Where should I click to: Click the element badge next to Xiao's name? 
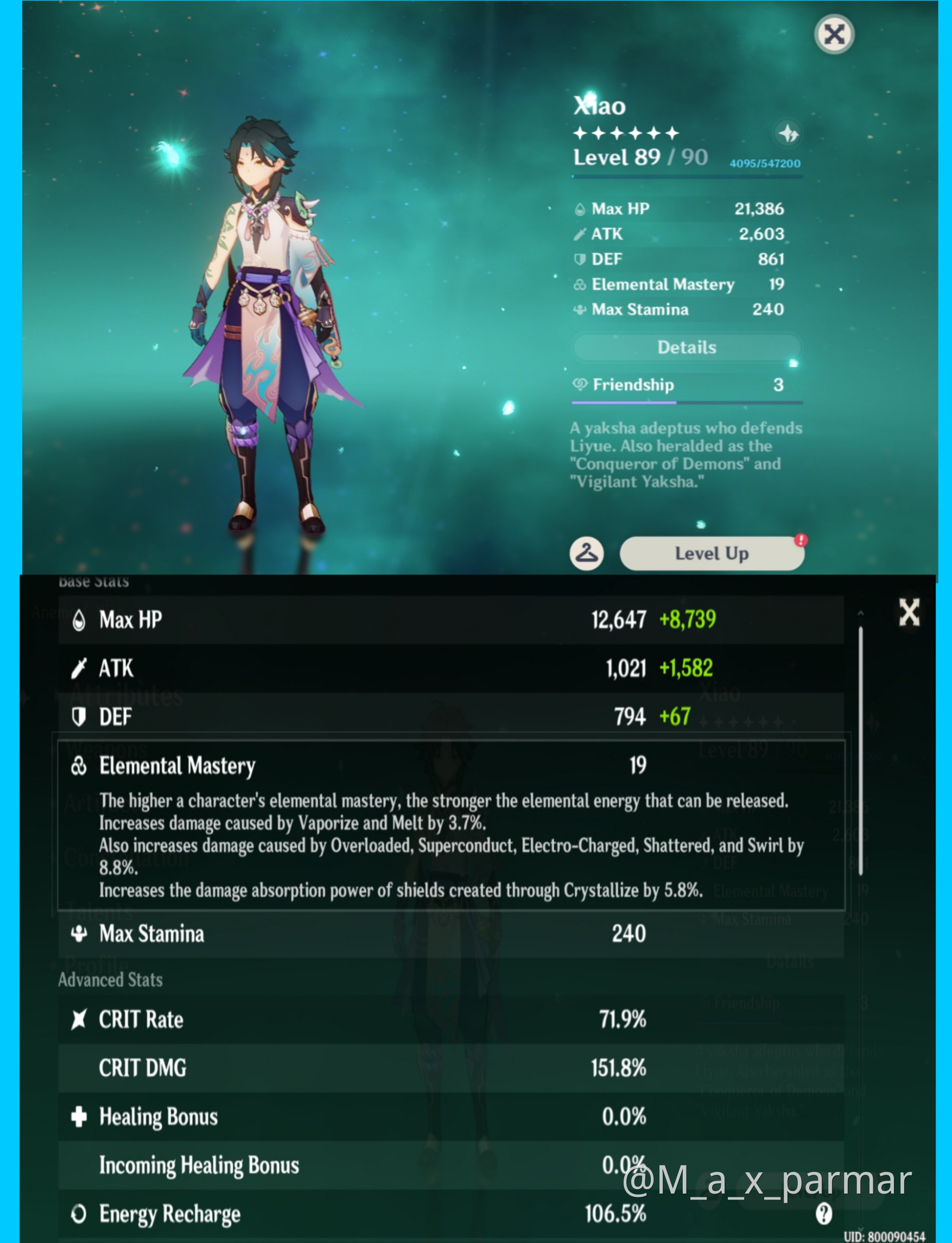coord(788,134)
